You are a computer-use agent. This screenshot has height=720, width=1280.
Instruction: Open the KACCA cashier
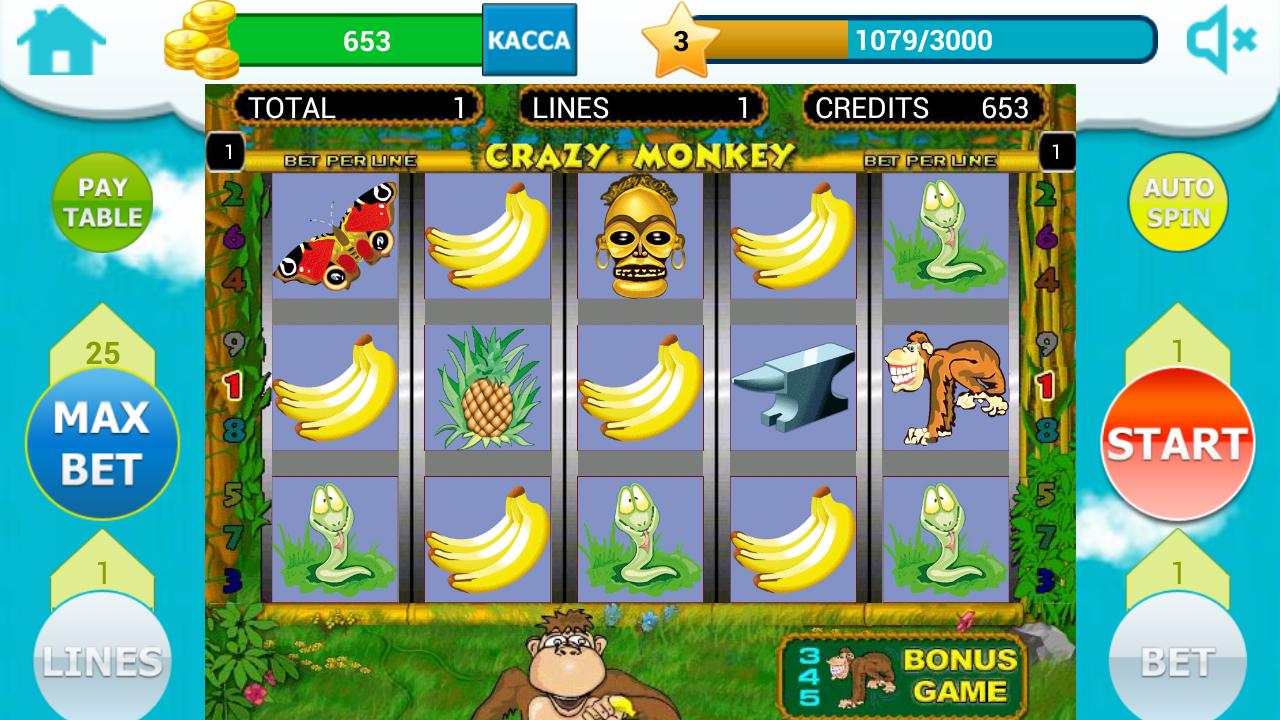point(529,40)
